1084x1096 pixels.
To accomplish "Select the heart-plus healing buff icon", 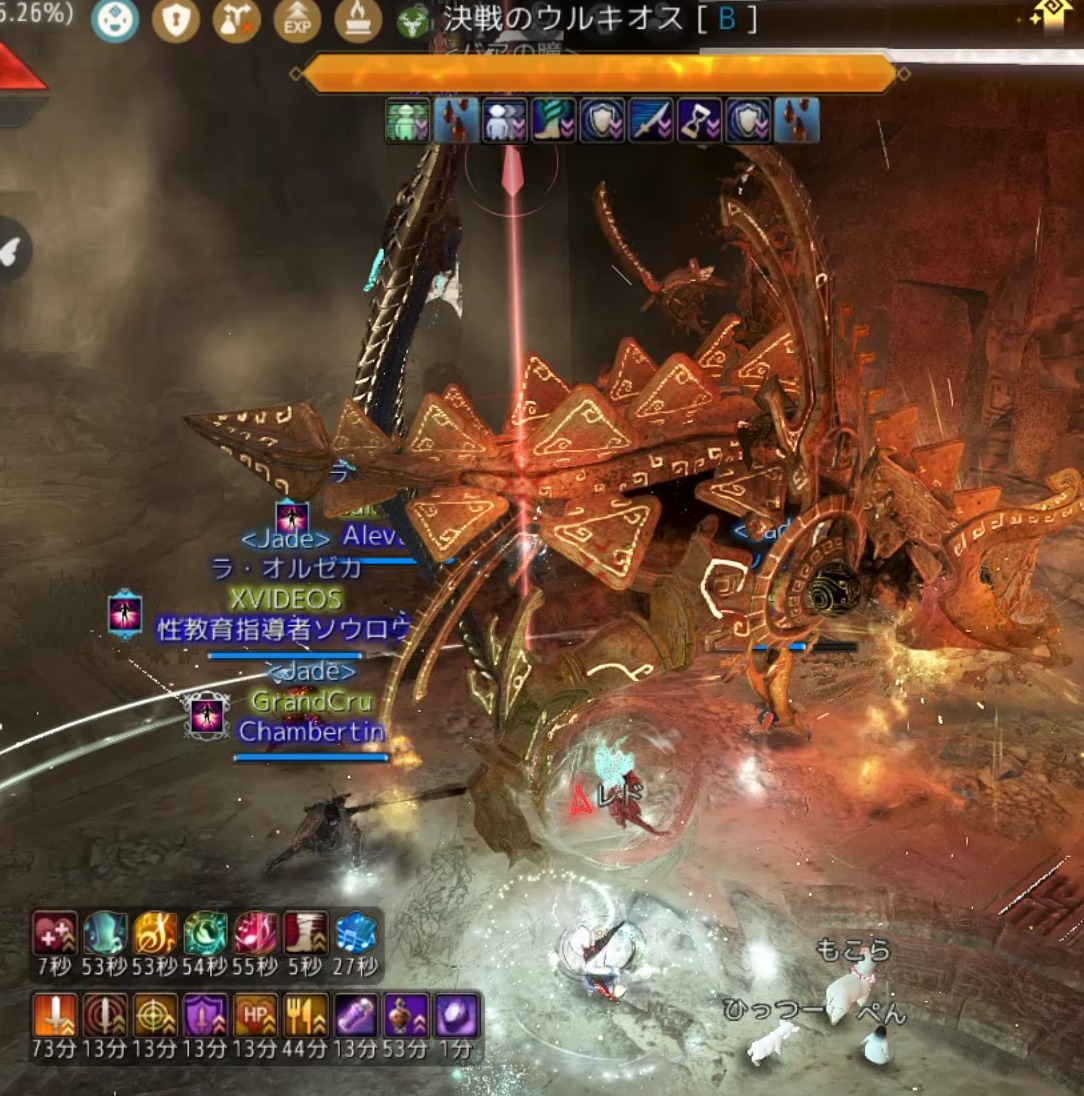I will [55, 934].
